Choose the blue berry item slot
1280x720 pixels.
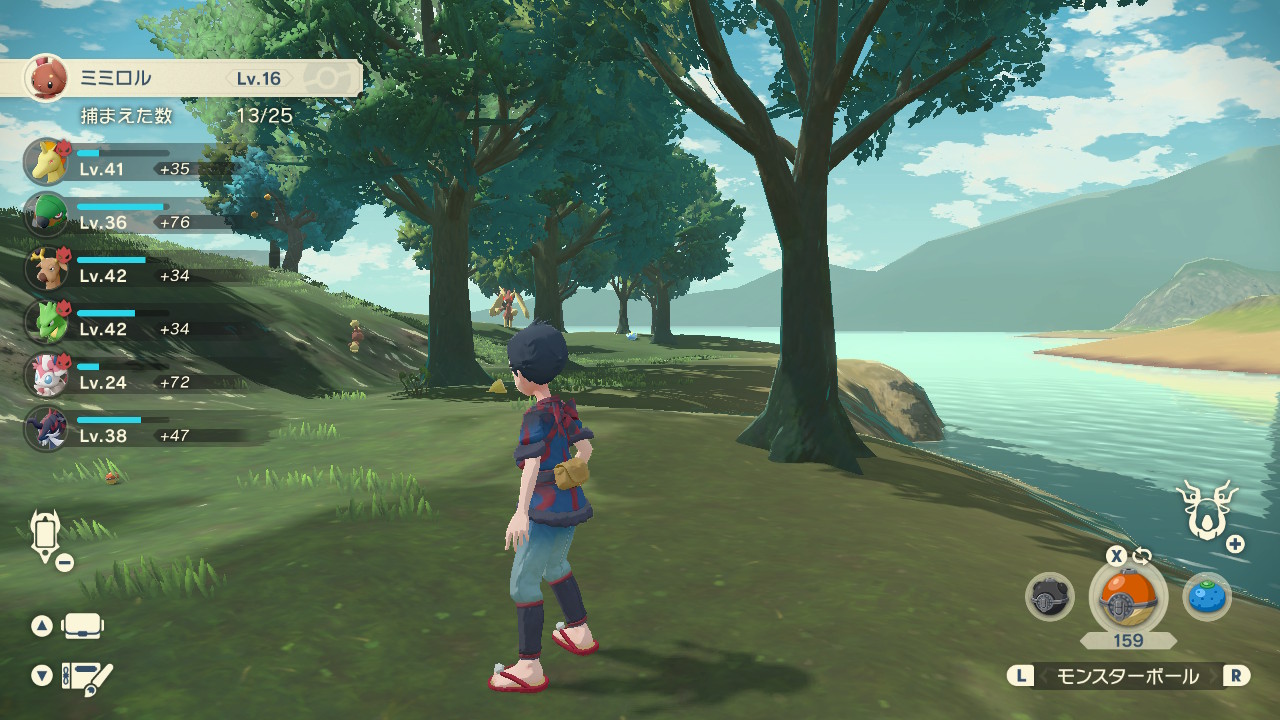click(1207, 597)
